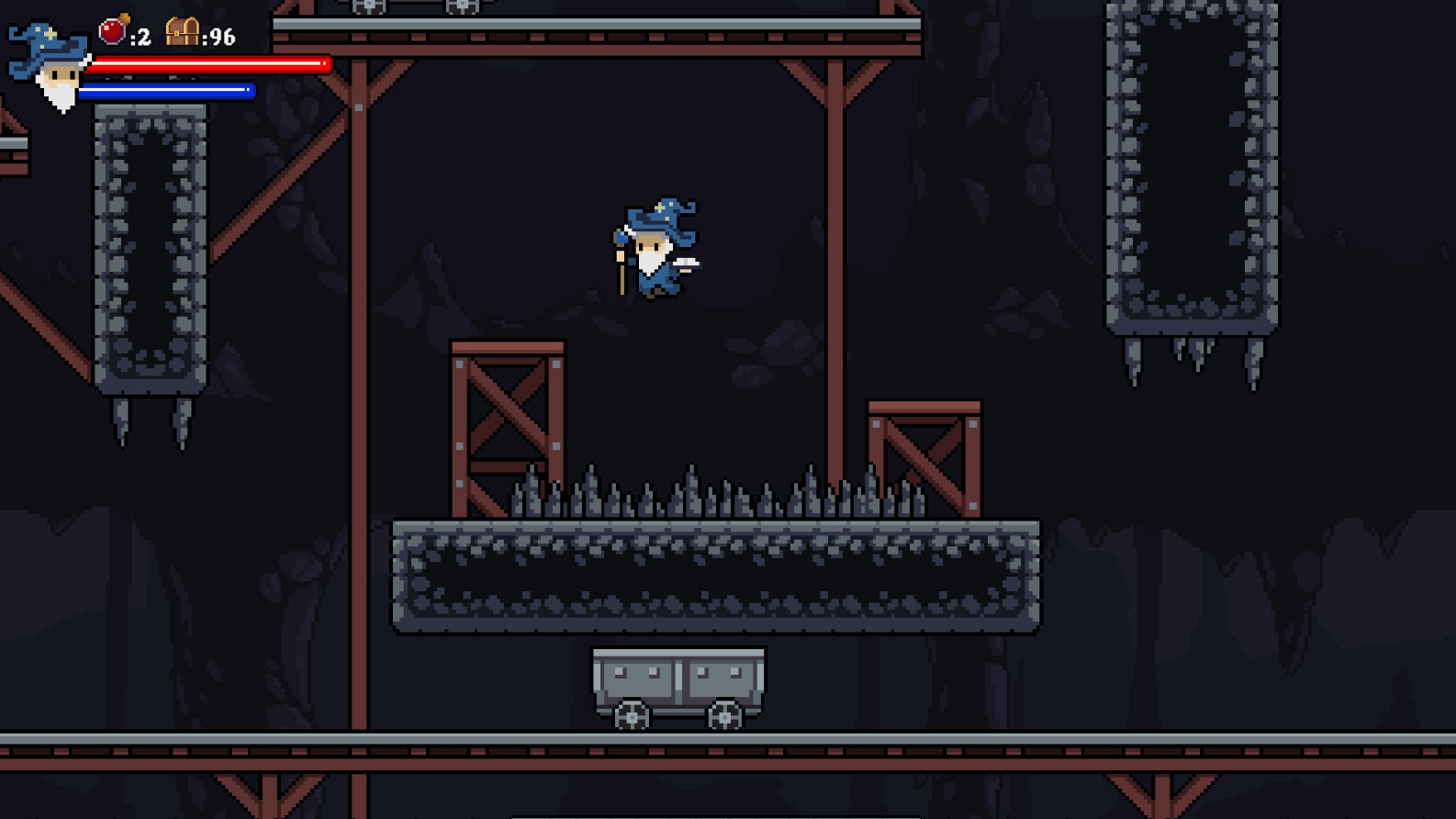Click the left wheel of the mine cart

[x=632, y=715]
